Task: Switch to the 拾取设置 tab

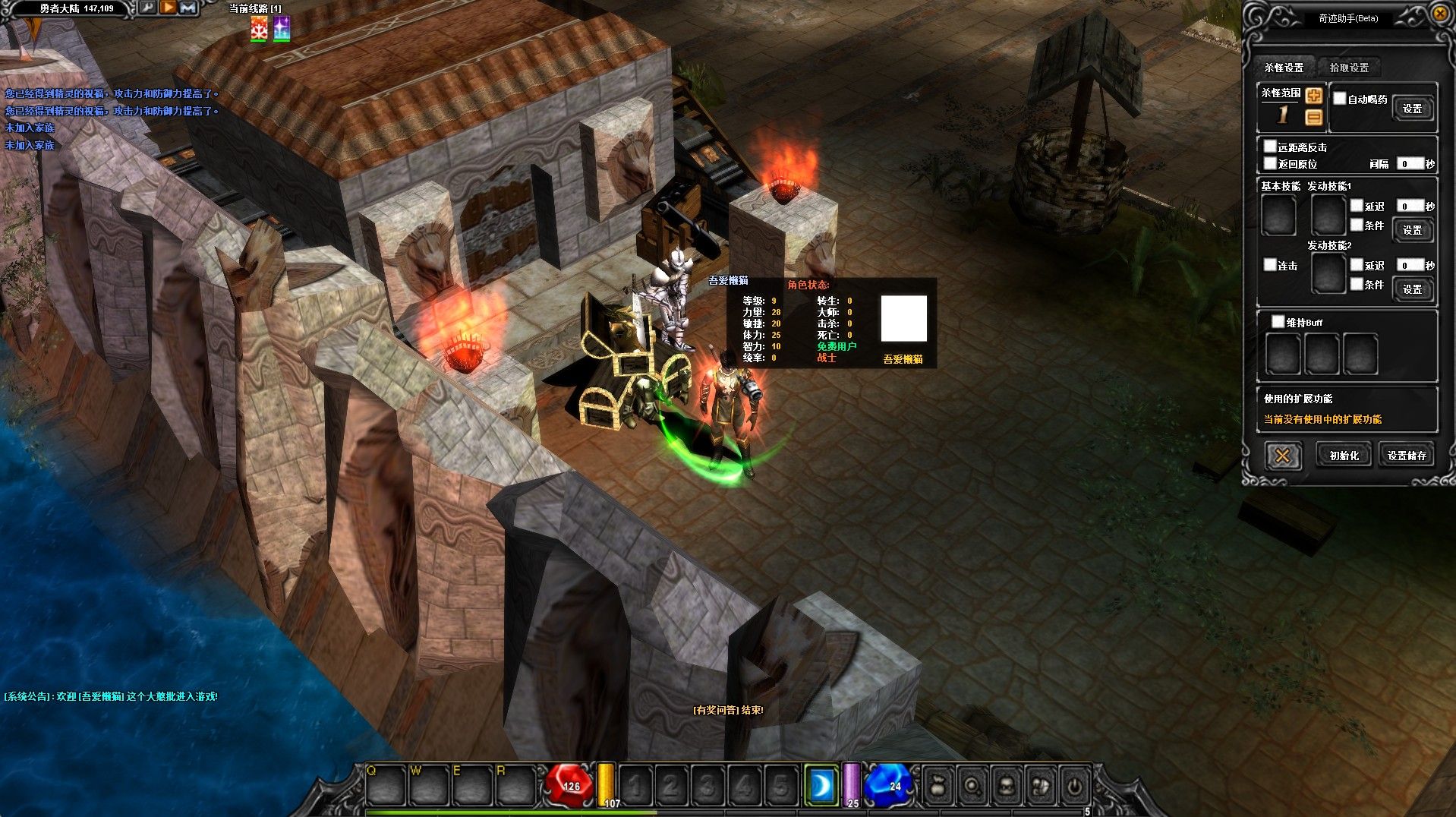Action: pyautogui.click(x=1349, y=68)
